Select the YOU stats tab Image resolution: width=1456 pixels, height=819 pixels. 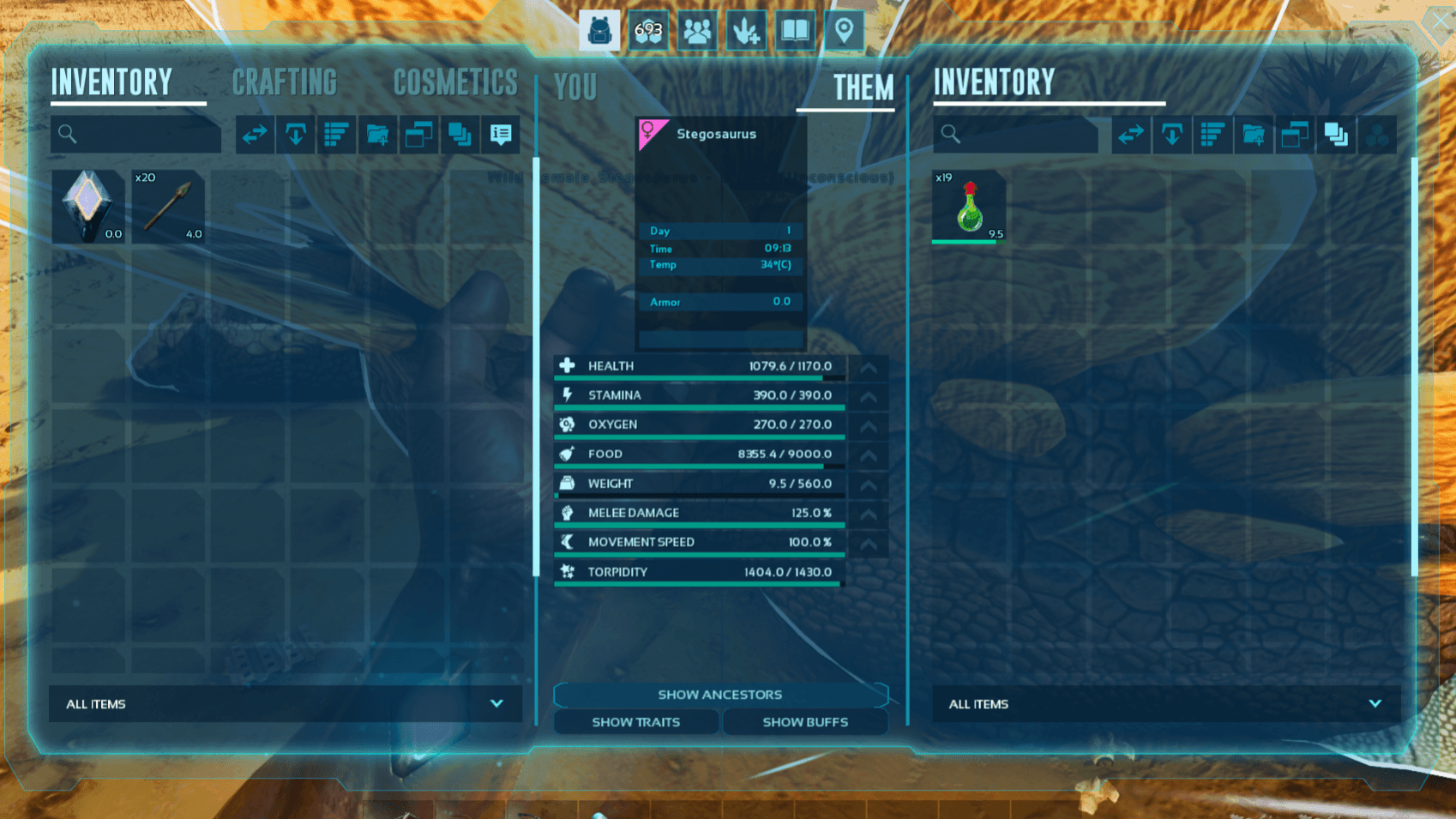[575, 87]
